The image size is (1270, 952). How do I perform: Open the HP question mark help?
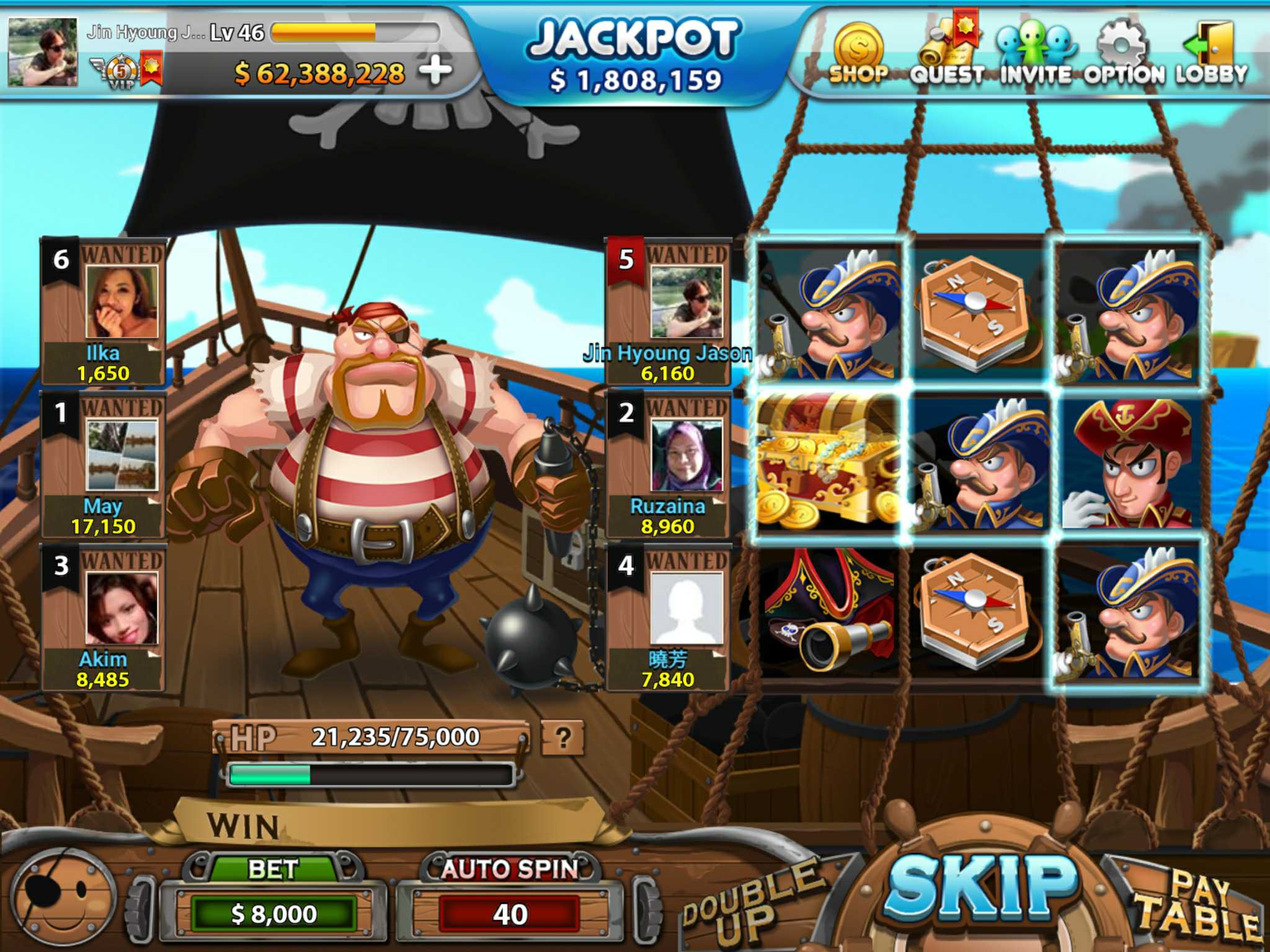562,738
